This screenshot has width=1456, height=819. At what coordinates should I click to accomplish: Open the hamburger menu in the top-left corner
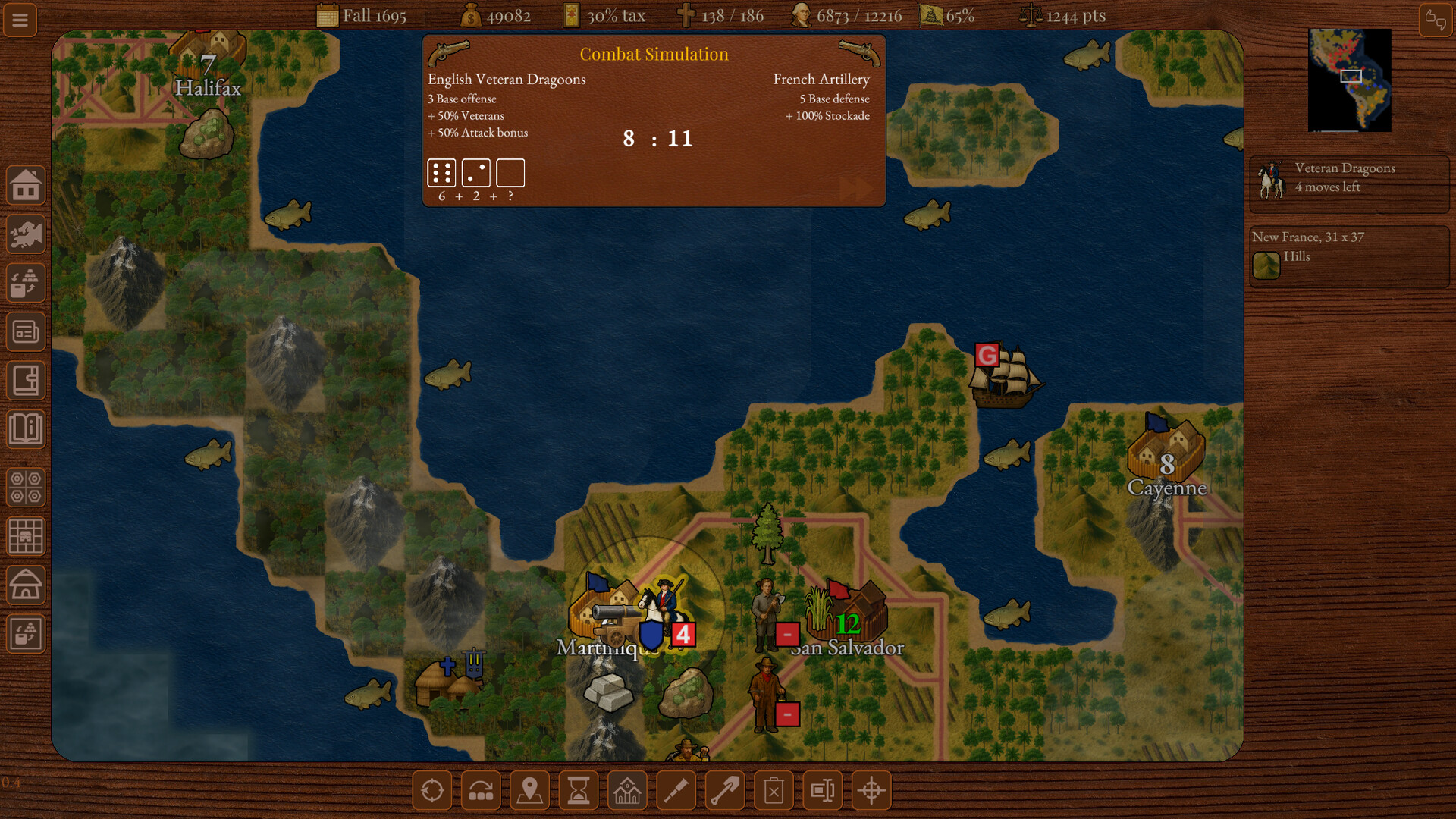pyautogui.click(x=20, y=20)
